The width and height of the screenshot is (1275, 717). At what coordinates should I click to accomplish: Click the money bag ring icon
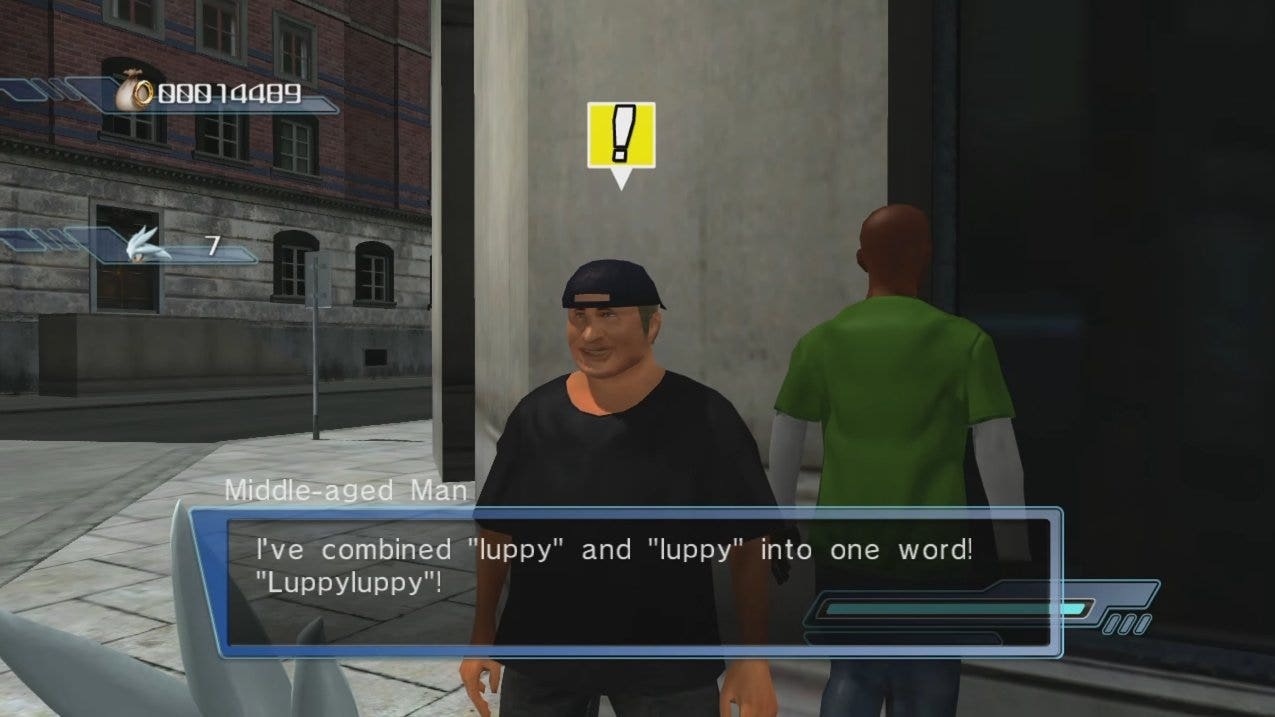133,94
